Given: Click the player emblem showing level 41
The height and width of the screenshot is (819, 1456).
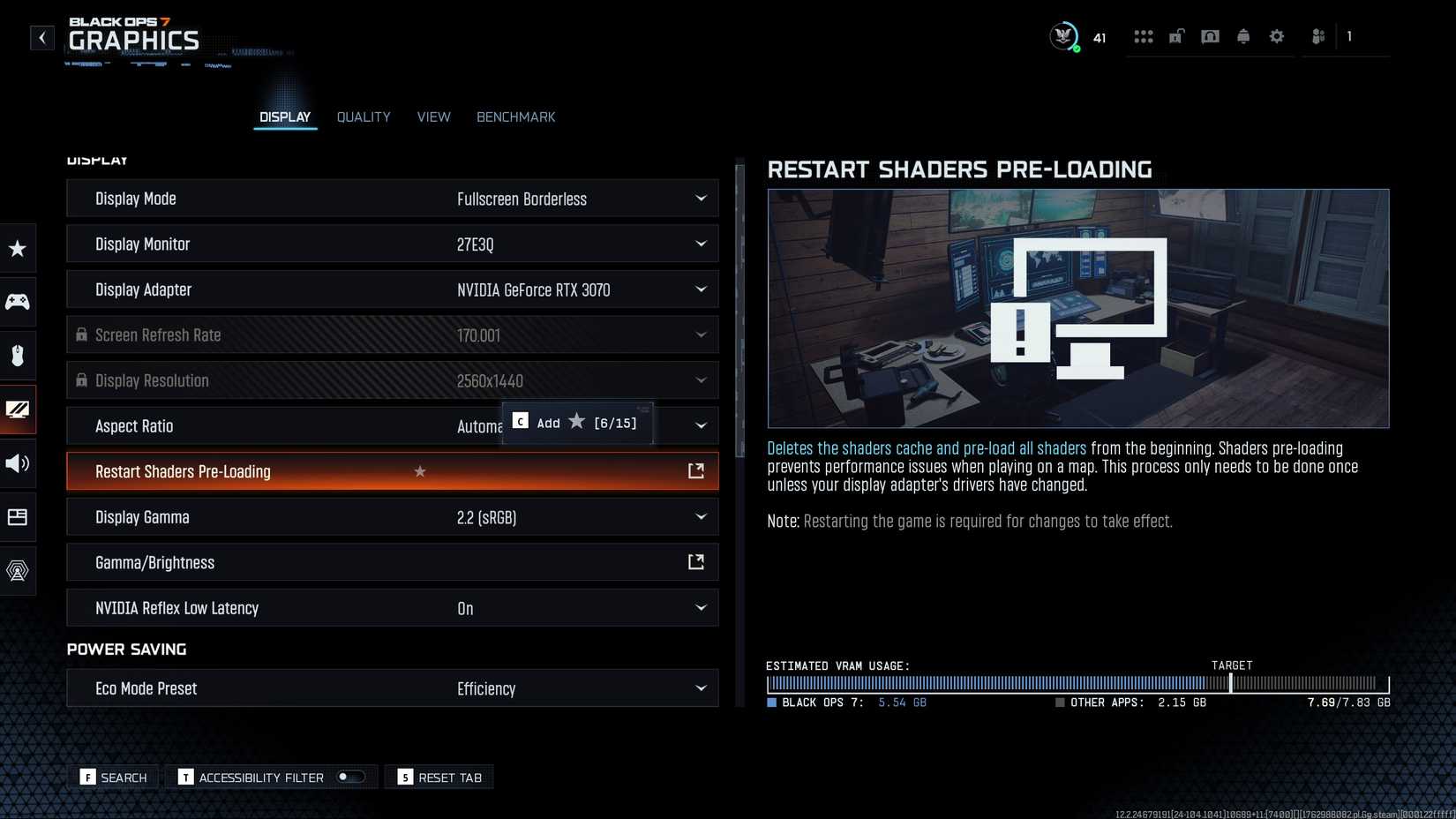Looking at the screenshot, I should coord(1063,36).
